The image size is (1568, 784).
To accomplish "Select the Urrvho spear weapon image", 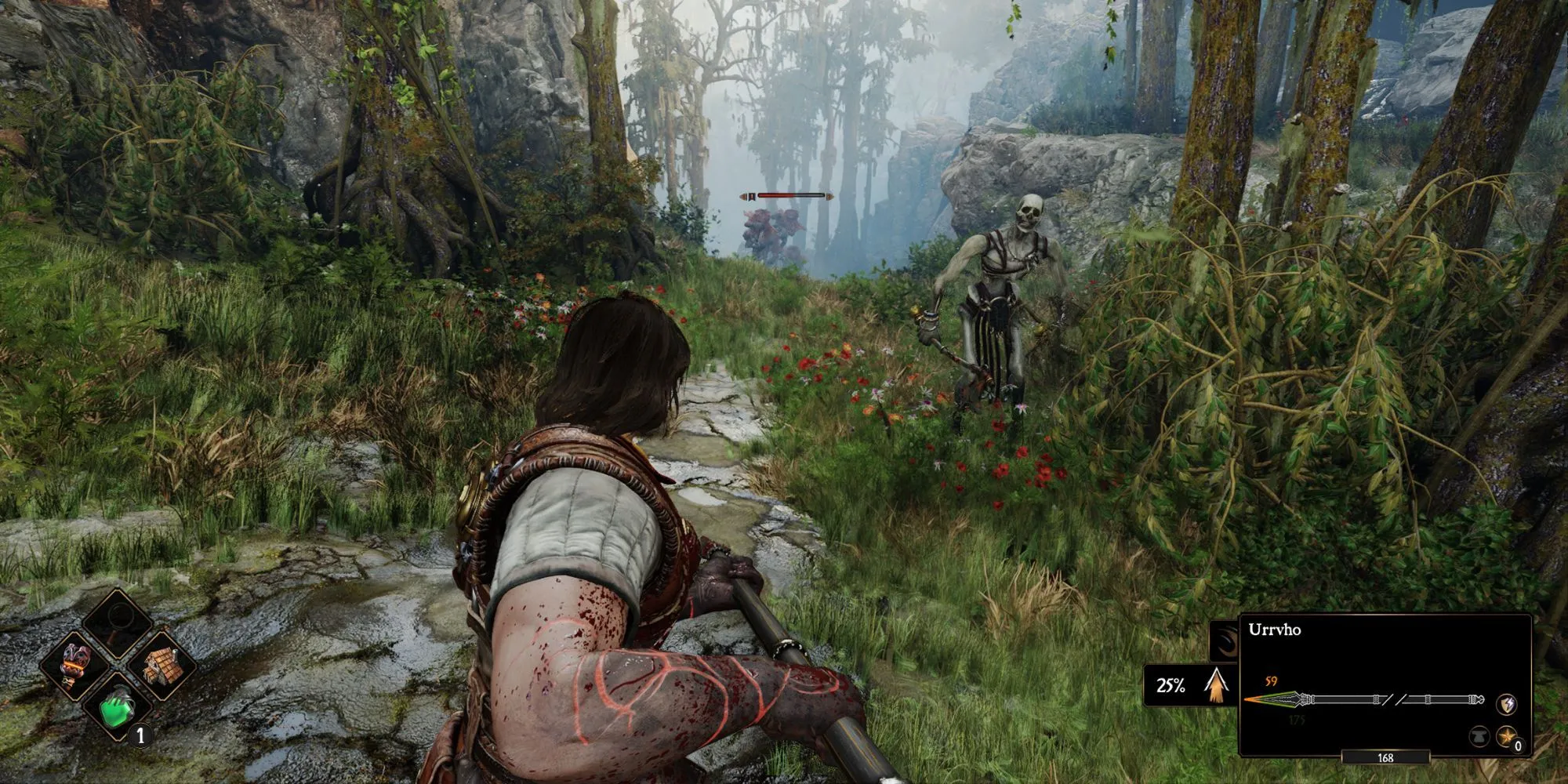I will pyautogui.click(x=1364, y=699).
